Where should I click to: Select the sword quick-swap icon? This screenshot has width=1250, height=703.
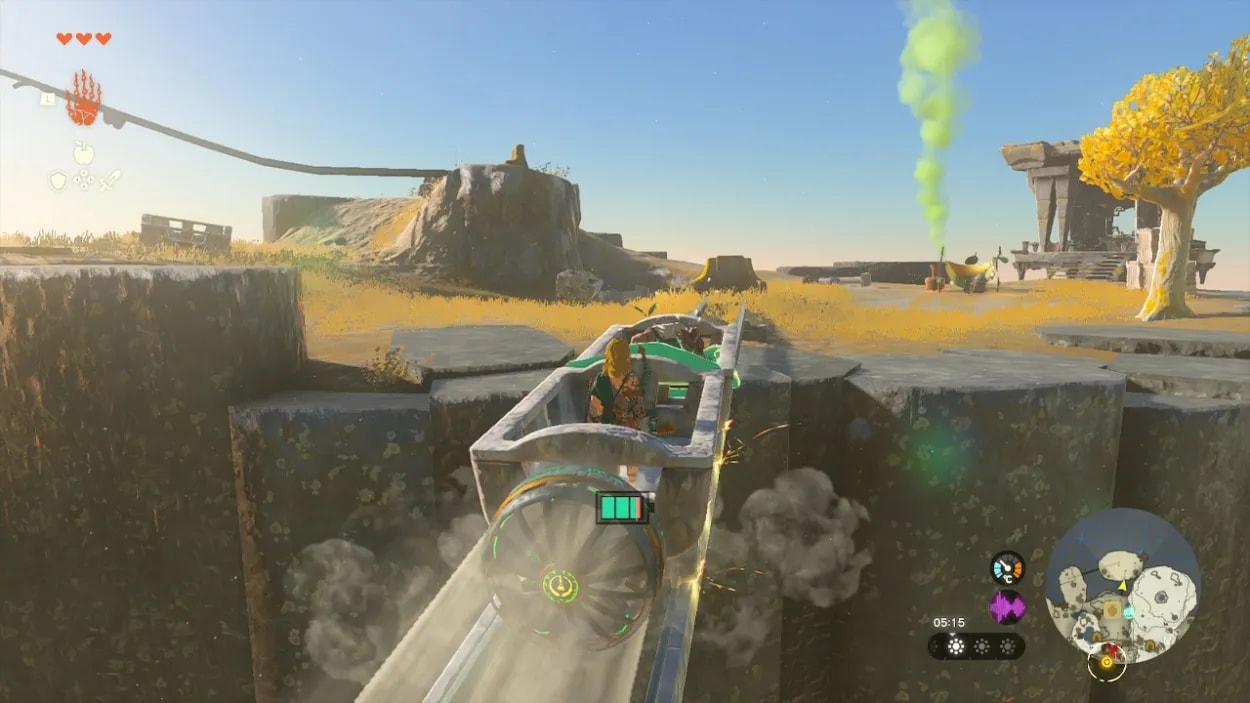click(110, 180)
